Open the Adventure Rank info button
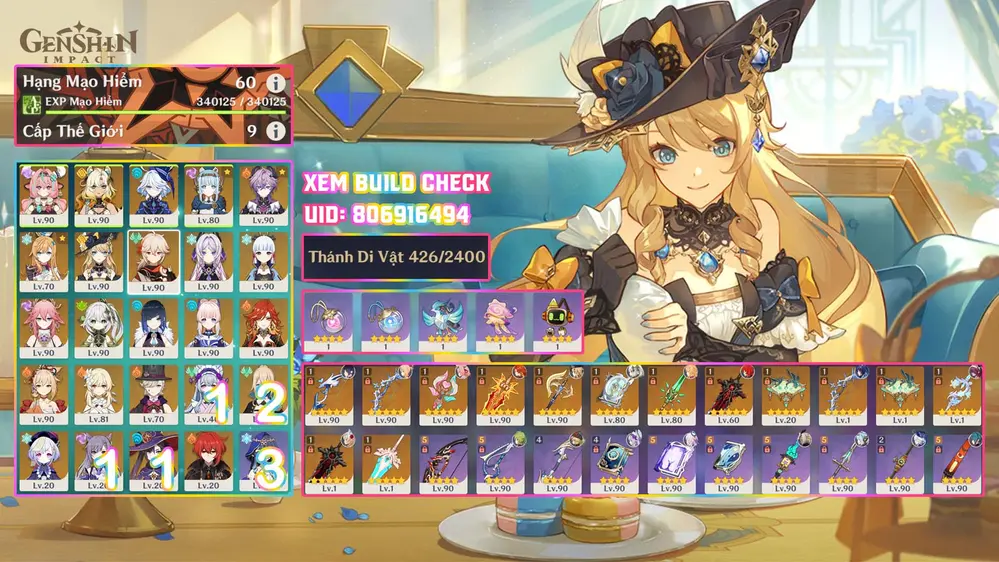Screen dimensions: 999x562 point(275,82)
